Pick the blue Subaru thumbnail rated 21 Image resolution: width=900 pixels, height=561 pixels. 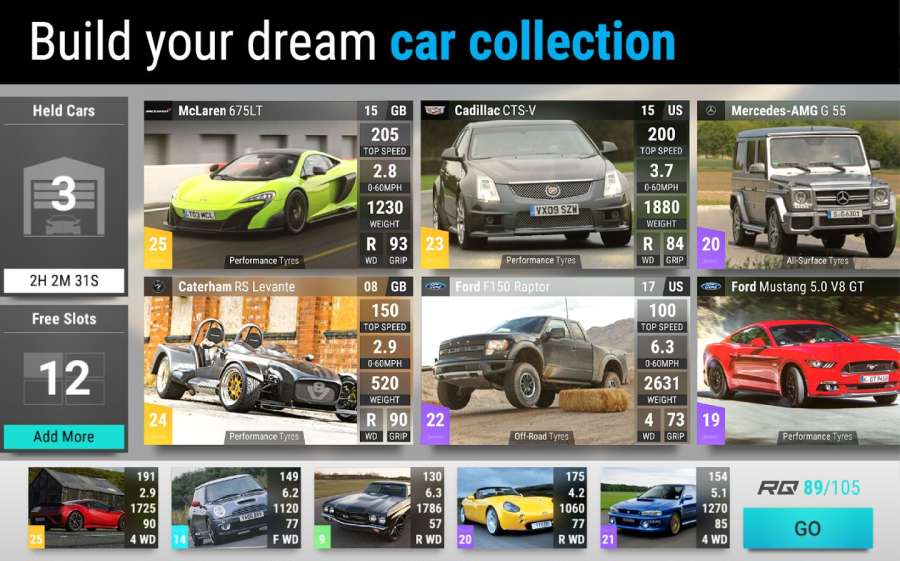[664, 508]
